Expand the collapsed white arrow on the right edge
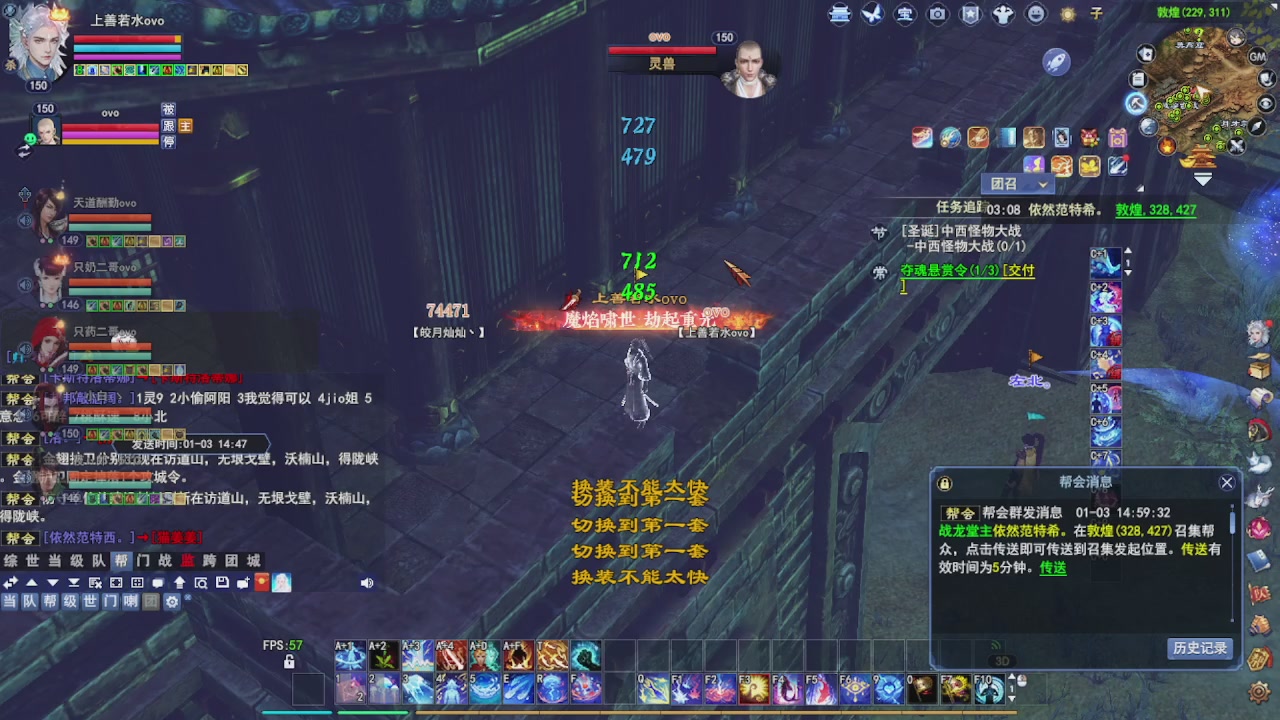Screen dimensions: 1280x720 pyautogui.click(x=1203, y=176)
